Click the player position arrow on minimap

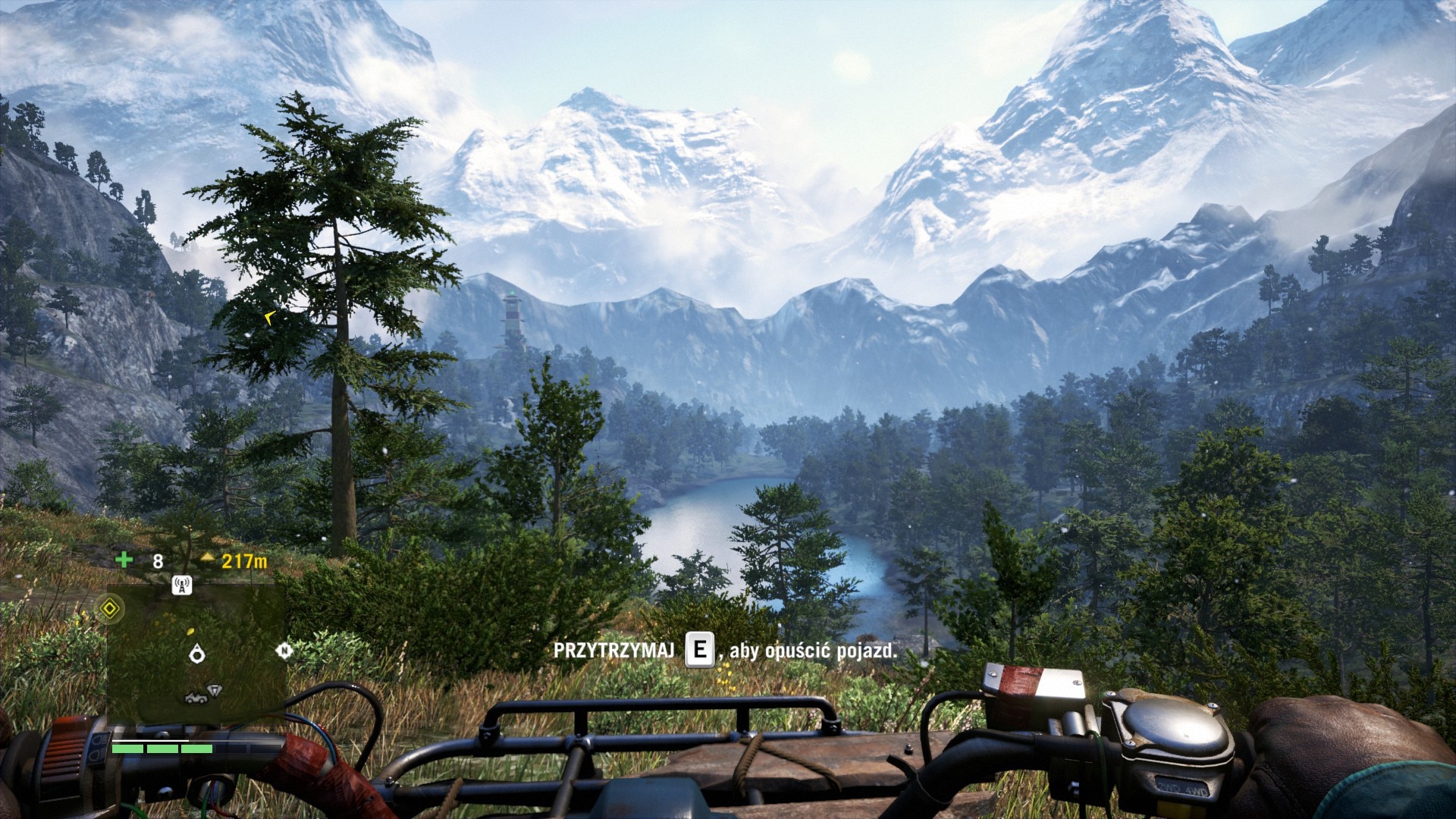[x=198, y=652]
